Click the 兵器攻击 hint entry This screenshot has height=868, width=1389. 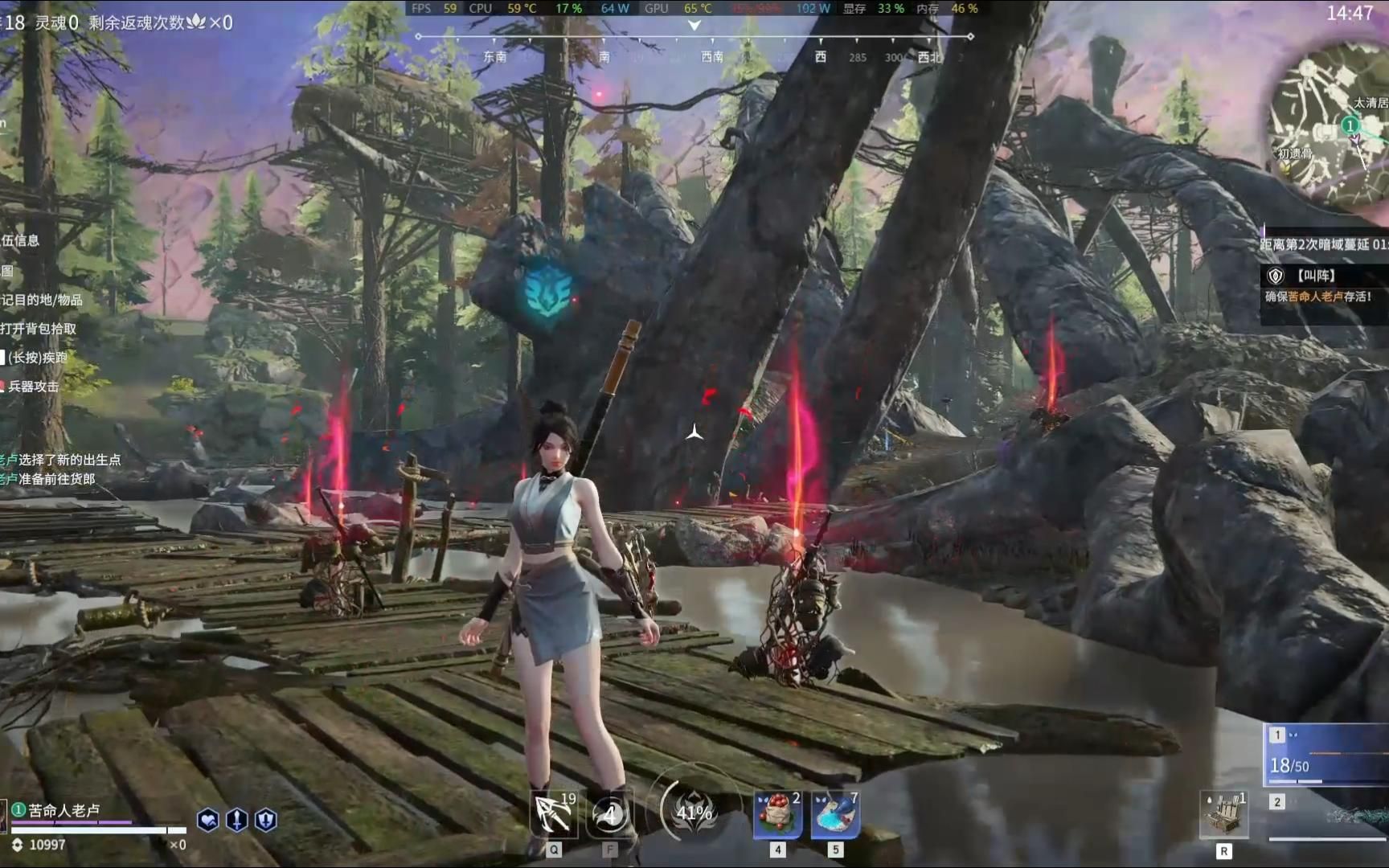click(x=32, y=387)
